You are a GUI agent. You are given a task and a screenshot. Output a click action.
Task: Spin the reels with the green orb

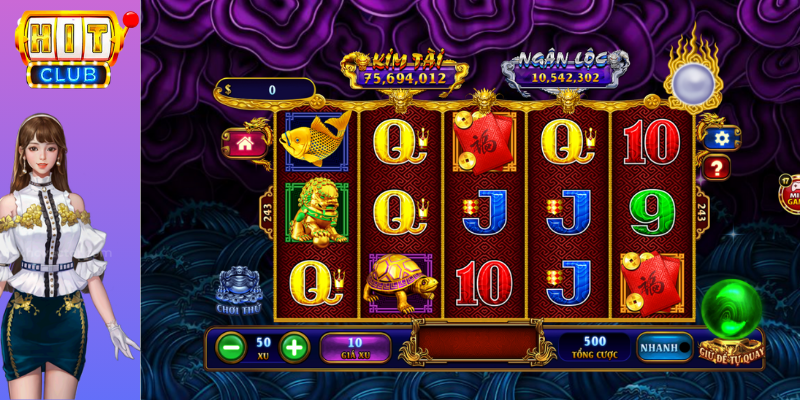click(731, 312)
